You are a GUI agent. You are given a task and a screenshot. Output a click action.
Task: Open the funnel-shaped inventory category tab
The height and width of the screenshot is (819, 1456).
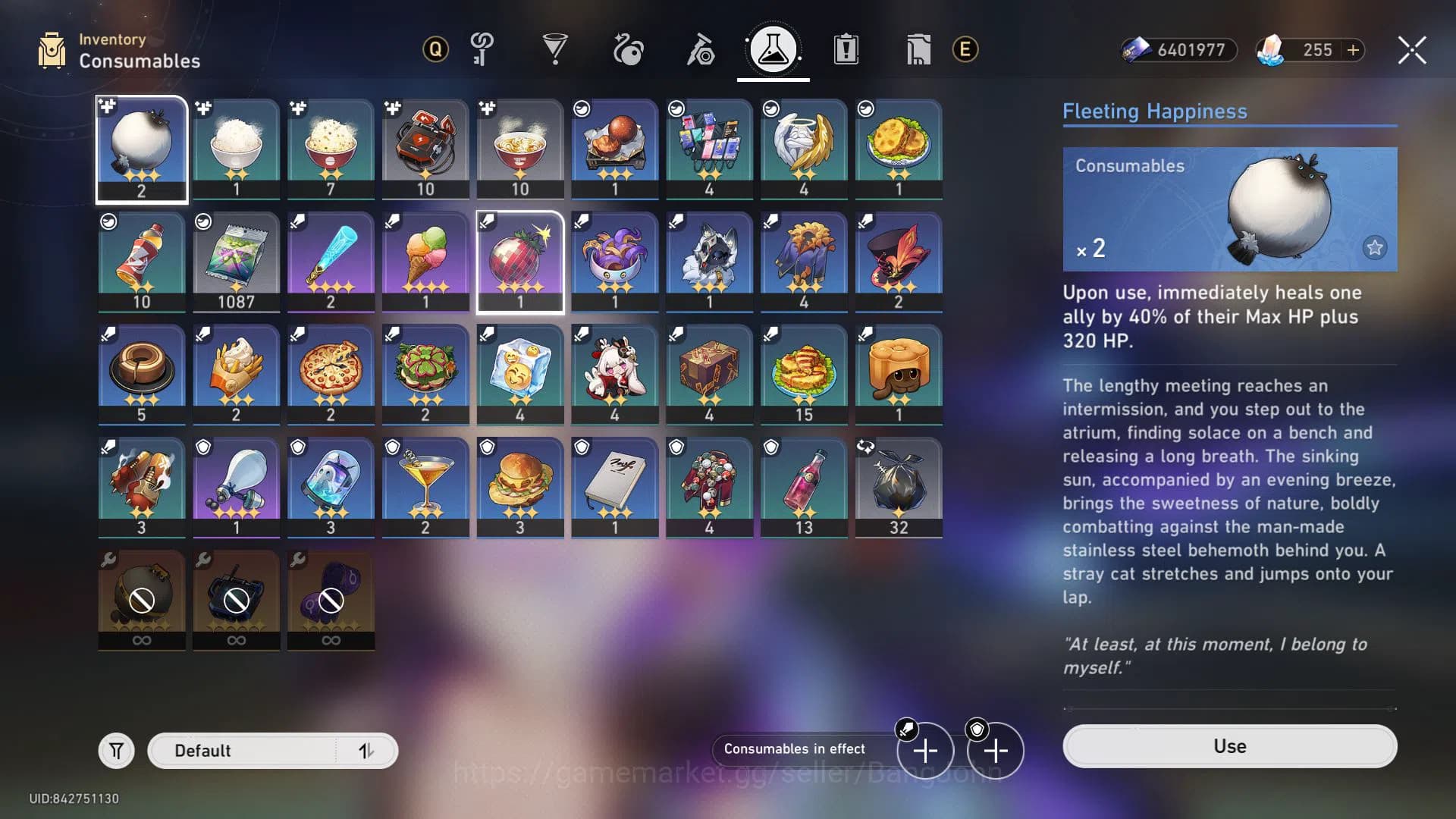(556, 49)
